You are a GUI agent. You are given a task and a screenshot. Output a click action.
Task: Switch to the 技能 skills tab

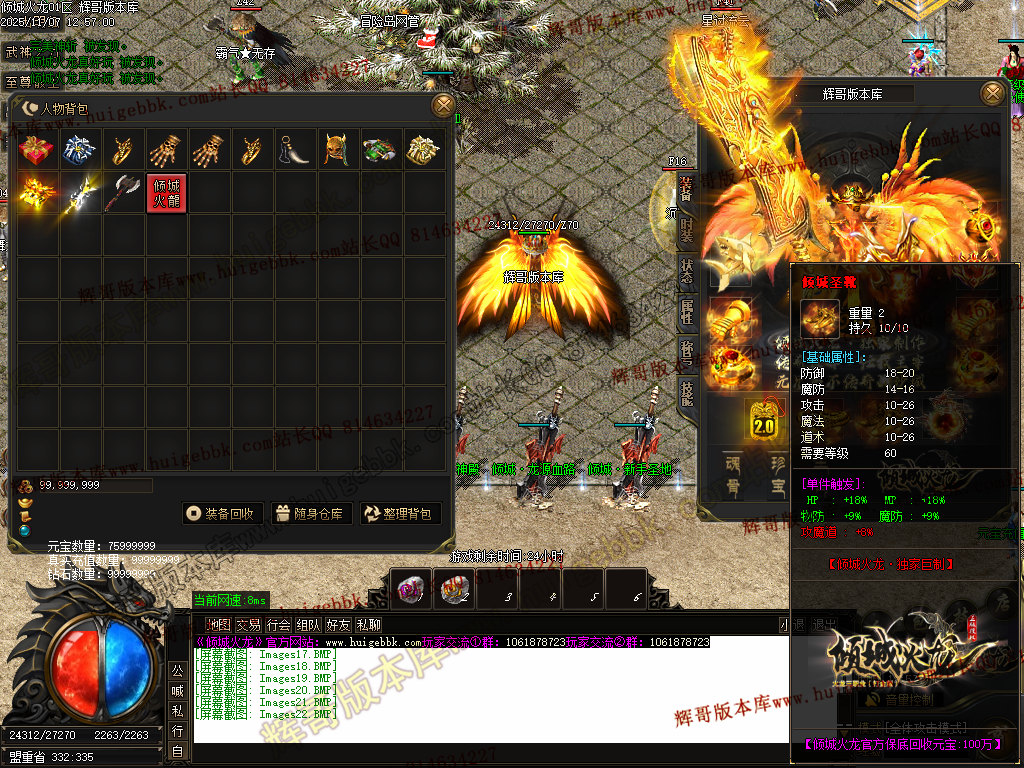[687, 391]
